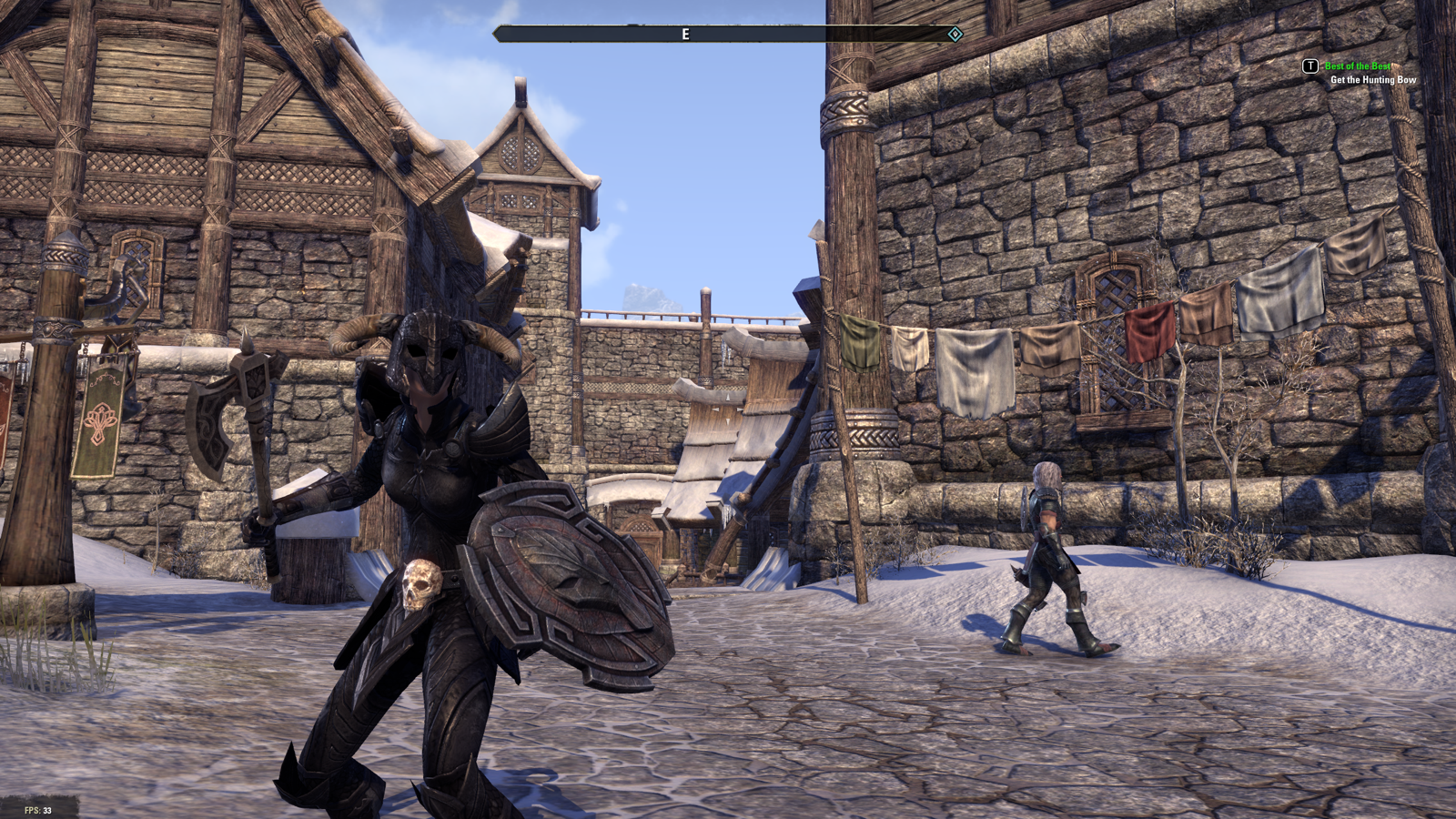Click the diamond quest marker on compass
Screen dimensions: 1456x819
point(955,35)
